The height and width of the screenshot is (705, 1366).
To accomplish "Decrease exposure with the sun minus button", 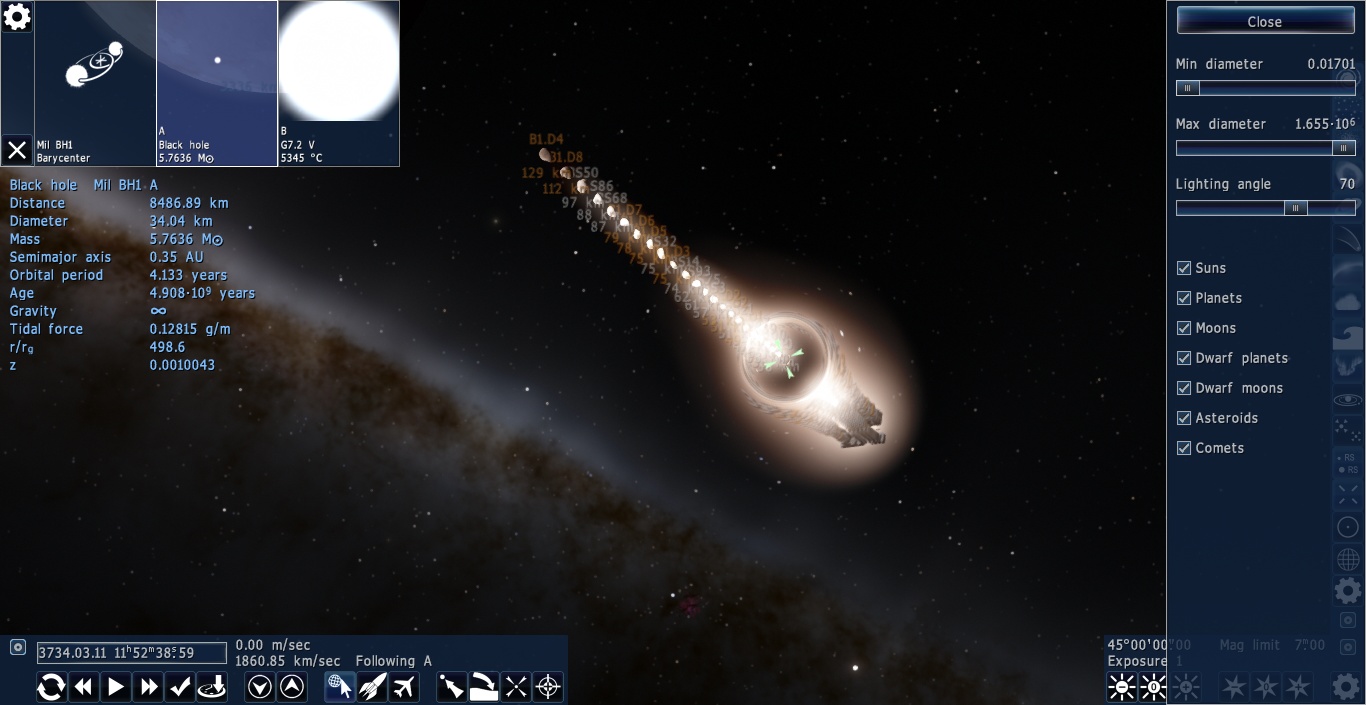I will click(x=1122, y=687).
